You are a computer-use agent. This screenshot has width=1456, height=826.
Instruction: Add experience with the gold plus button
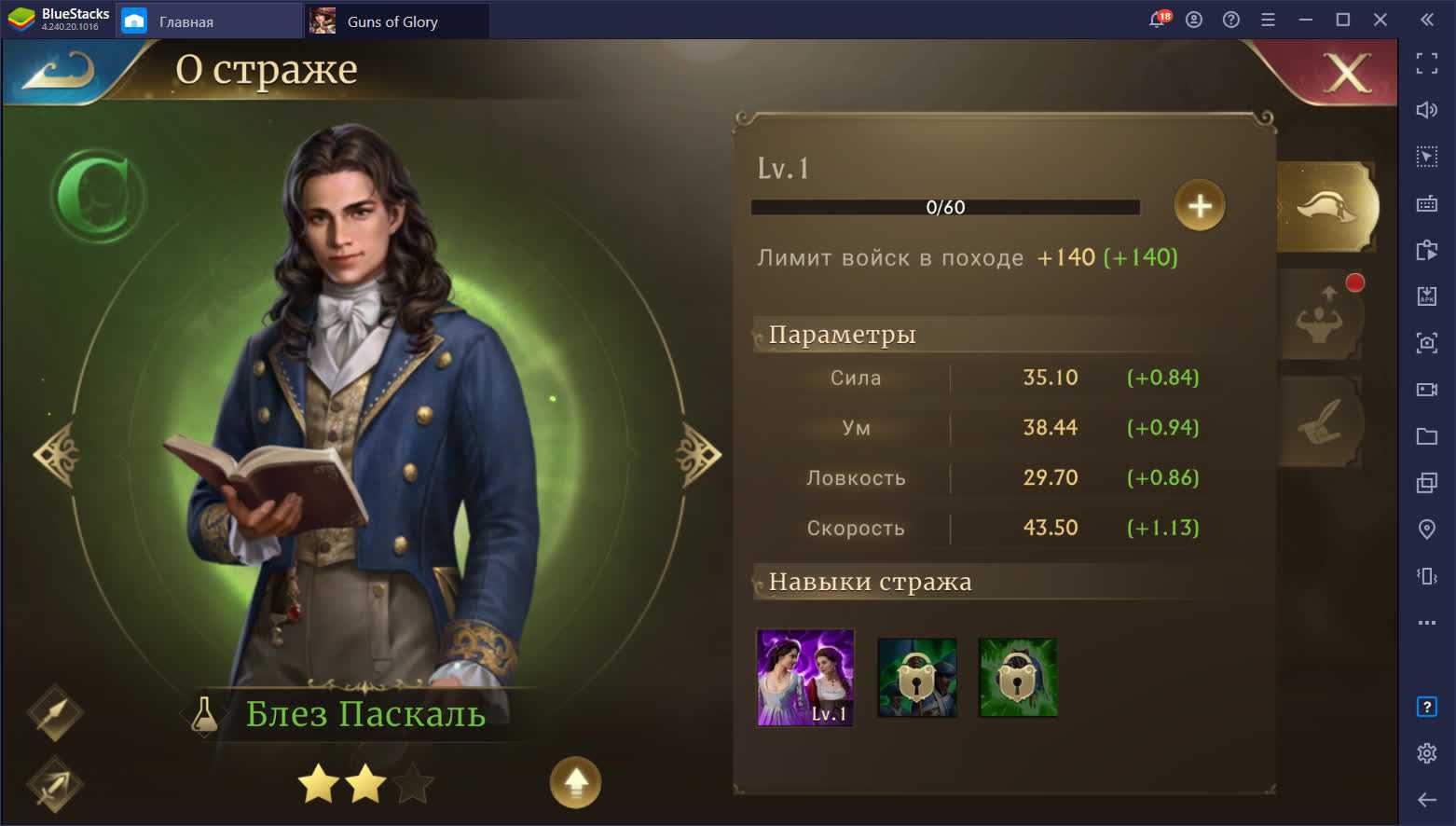coord(1199,205)
